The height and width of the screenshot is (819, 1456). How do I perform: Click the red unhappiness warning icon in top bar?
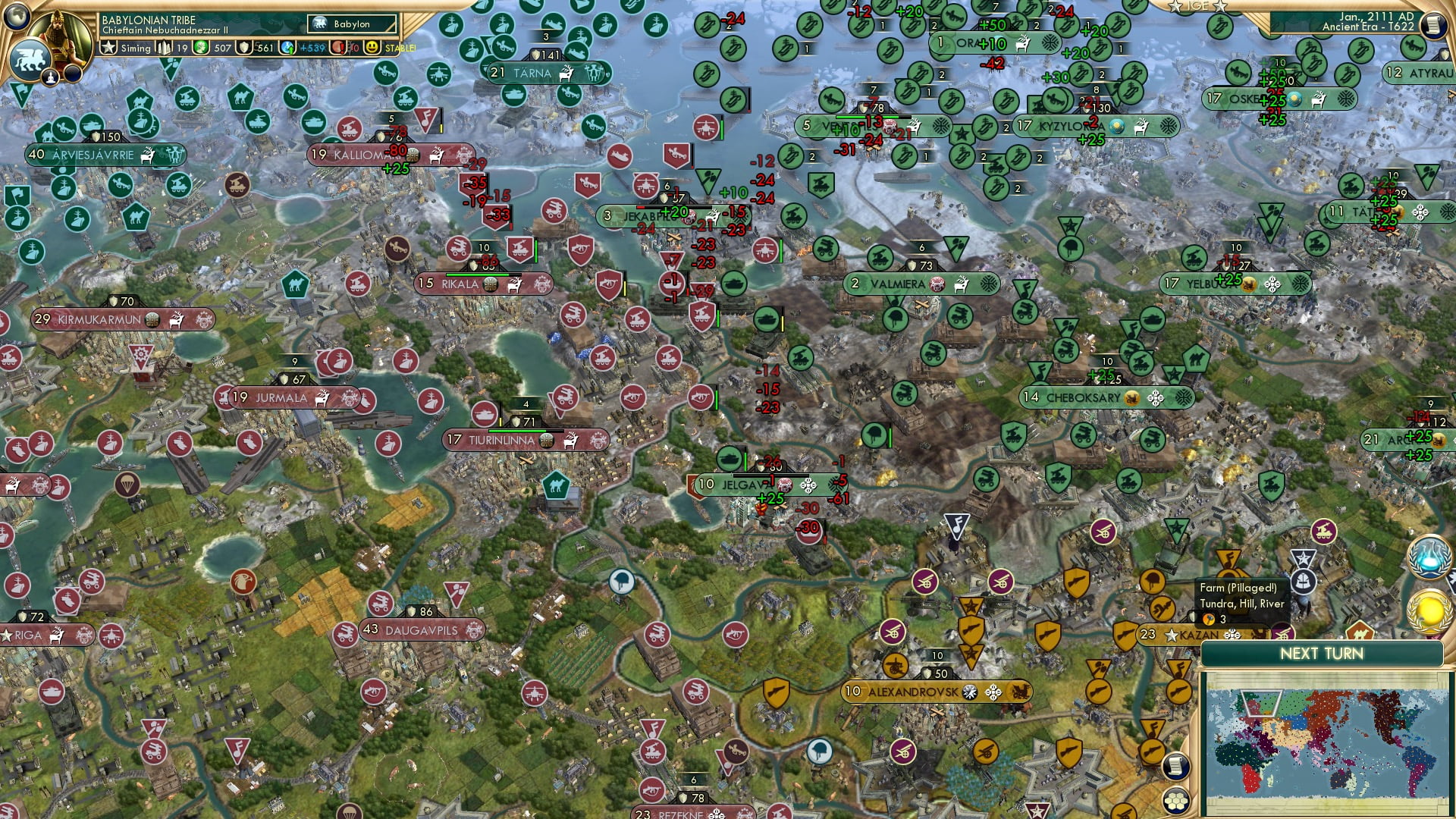pyautogui.click(x=337, y=47)
